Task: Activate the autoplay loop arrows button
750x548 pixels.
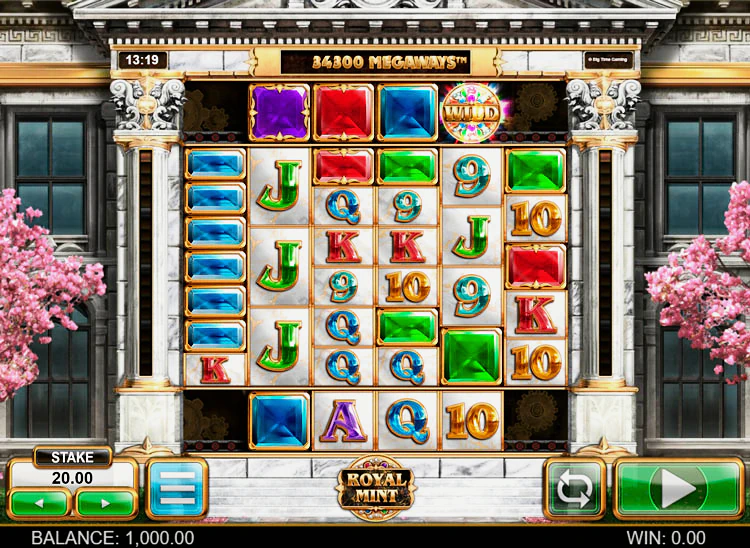Action: 575,488
